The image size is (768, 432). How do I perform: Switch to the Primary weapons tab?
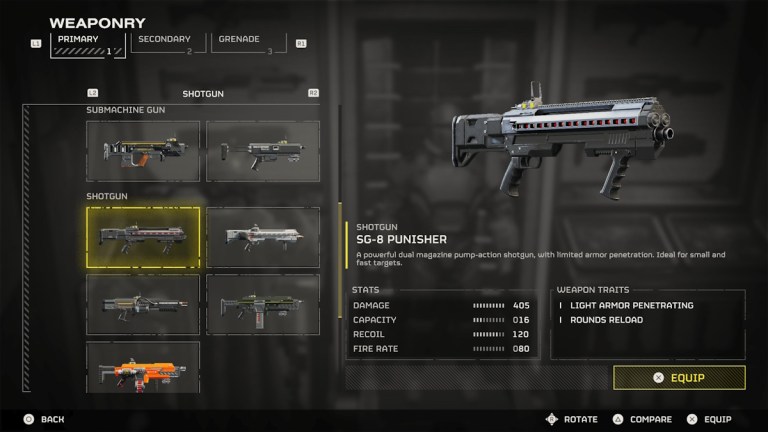[x=84, y=42]
